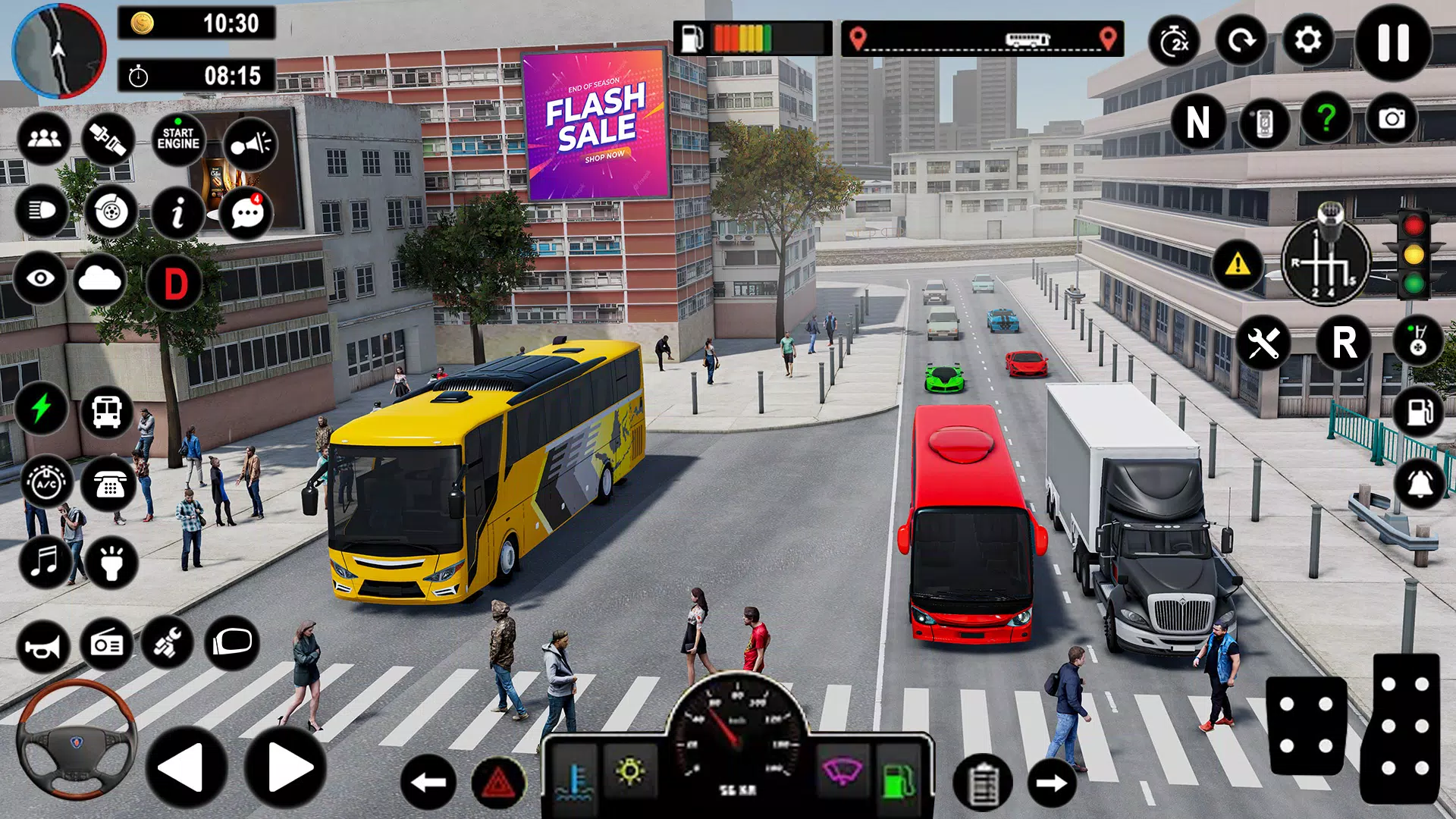This screenshot has width=1456, height=819.
Task: Switch to drive gear D
Action: (176, 284)
